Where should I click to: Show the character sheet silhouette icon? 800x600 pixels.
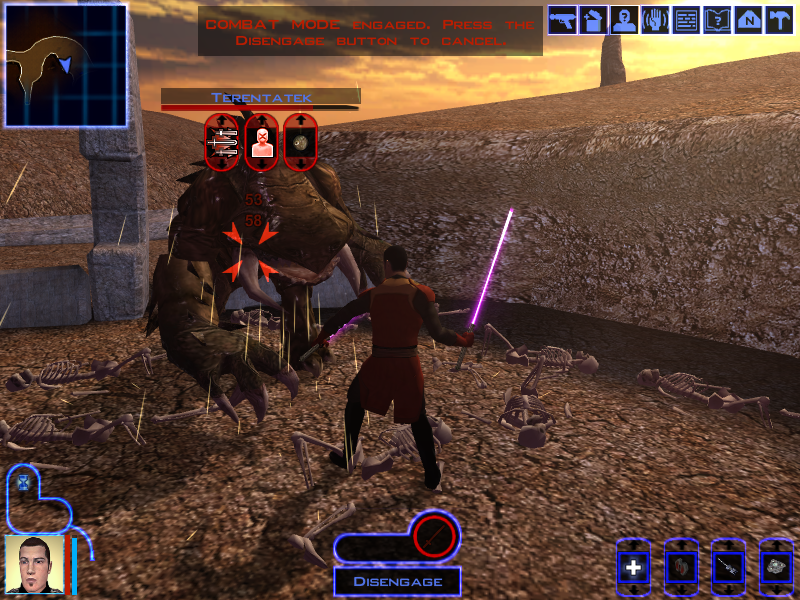624,20
